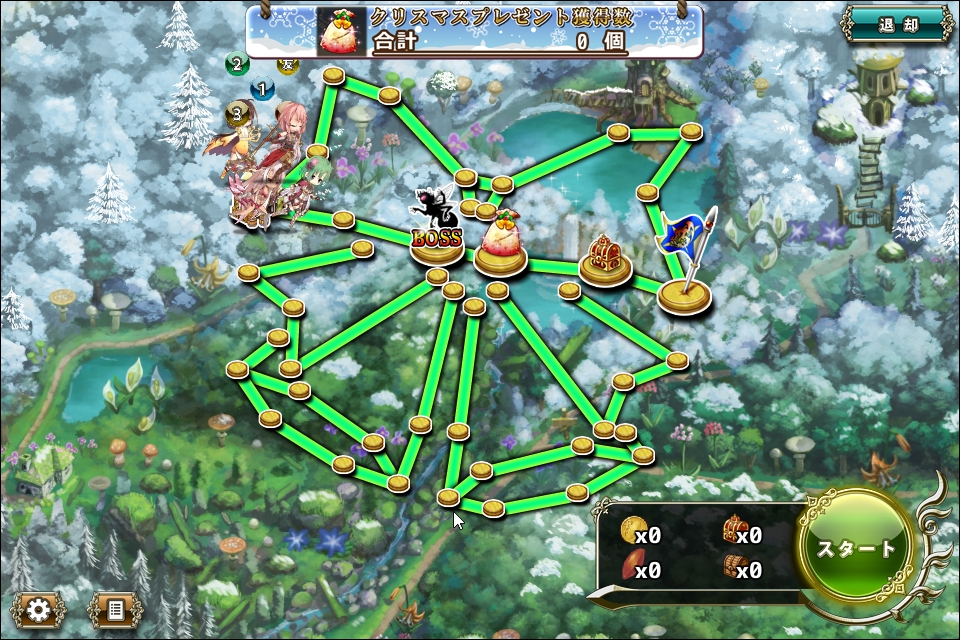This screenshot has width=960, height=640.
Task: Hit the 退却 retreat button
Action: pos(897,25)
